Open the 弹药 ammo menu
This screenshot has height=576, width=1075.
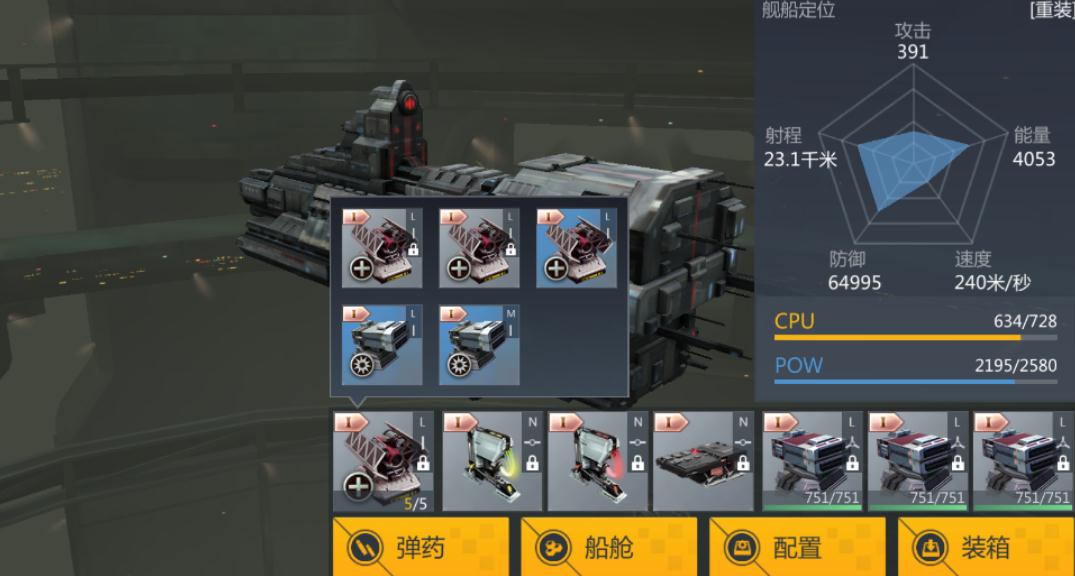pyautogui.click(x=420, y=547)
